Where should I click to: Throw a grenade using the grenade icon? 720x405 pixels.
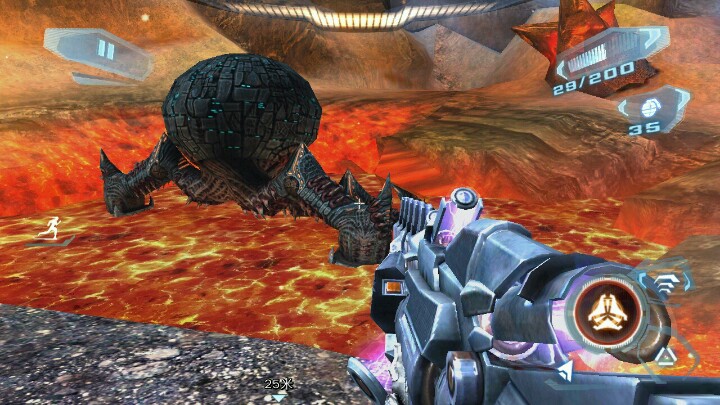[x=651, y=106]
